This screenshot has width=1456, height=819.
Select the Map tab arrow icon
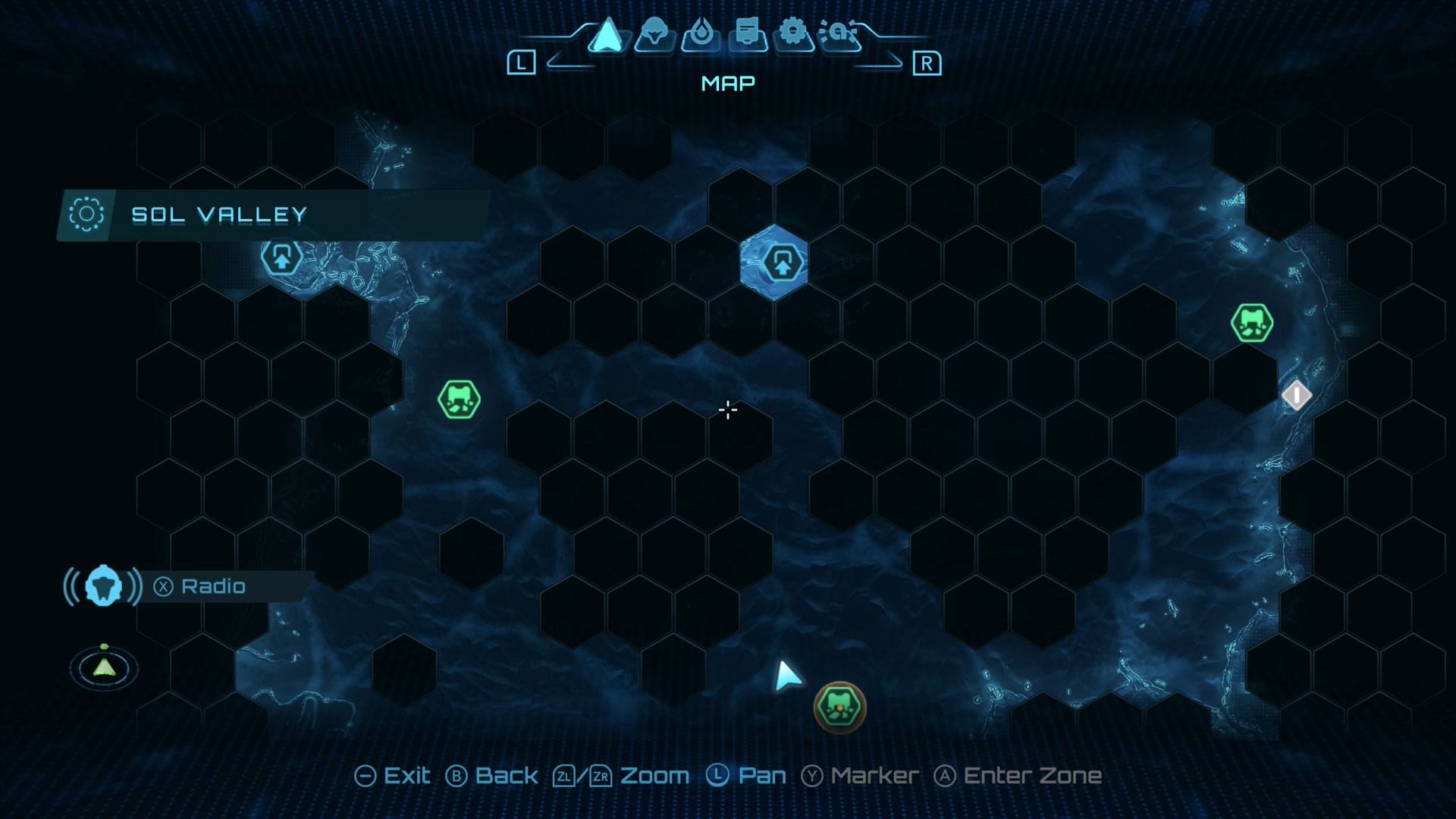coord(607,36)
